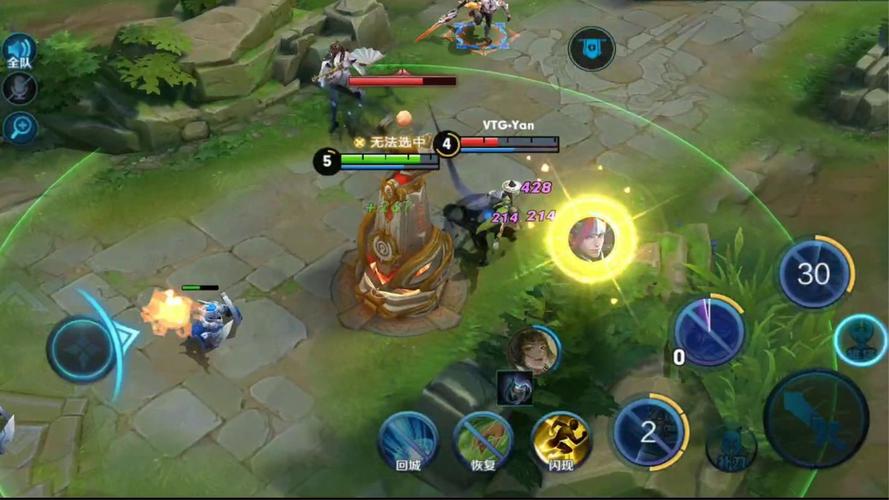889x500 pixels.
Task: Activate the 回城 recall button
Action: point(408,439)
